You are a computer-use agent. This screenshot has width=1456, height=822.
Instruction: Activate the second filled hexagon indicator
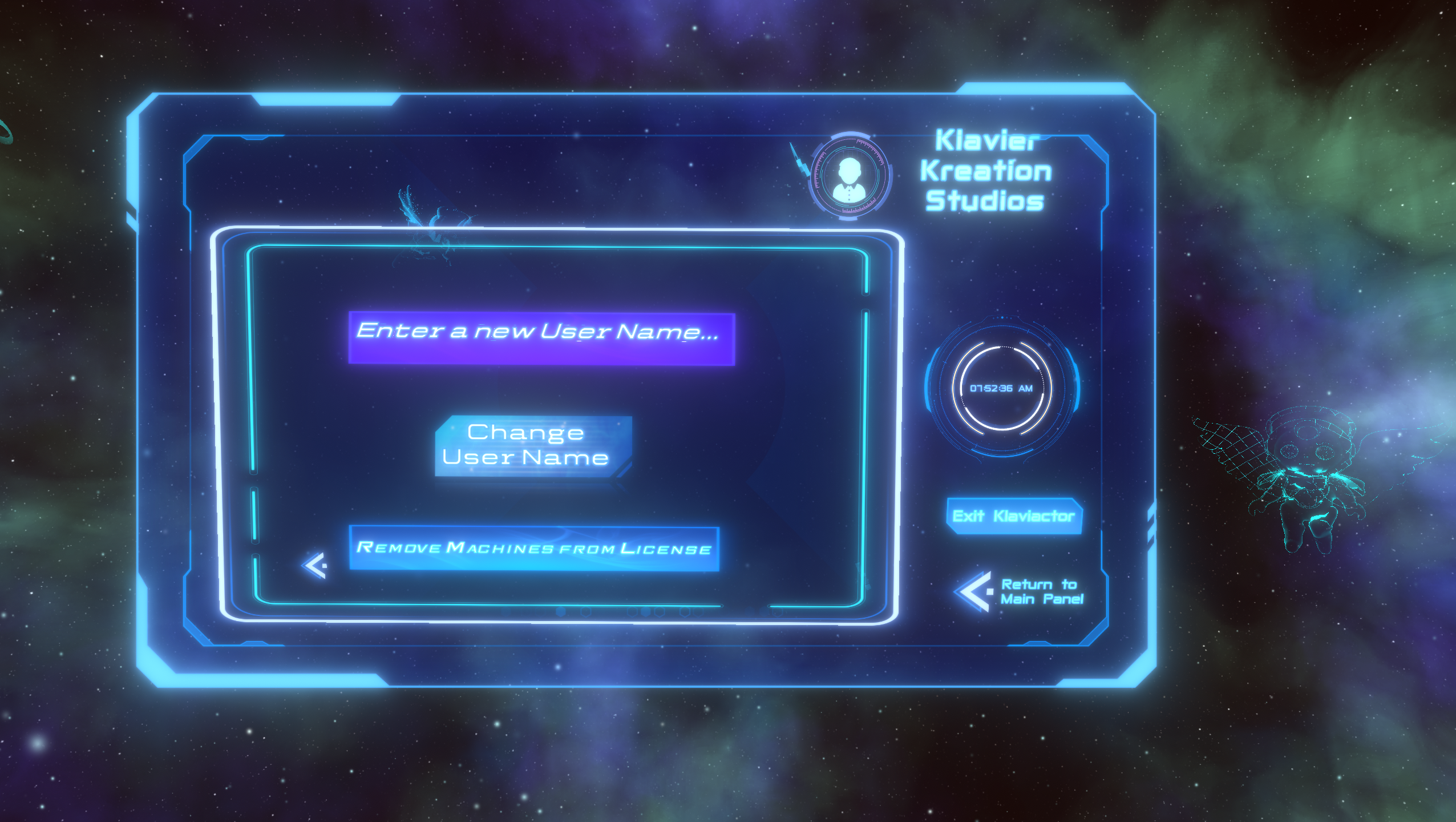(x=646, y=612)
